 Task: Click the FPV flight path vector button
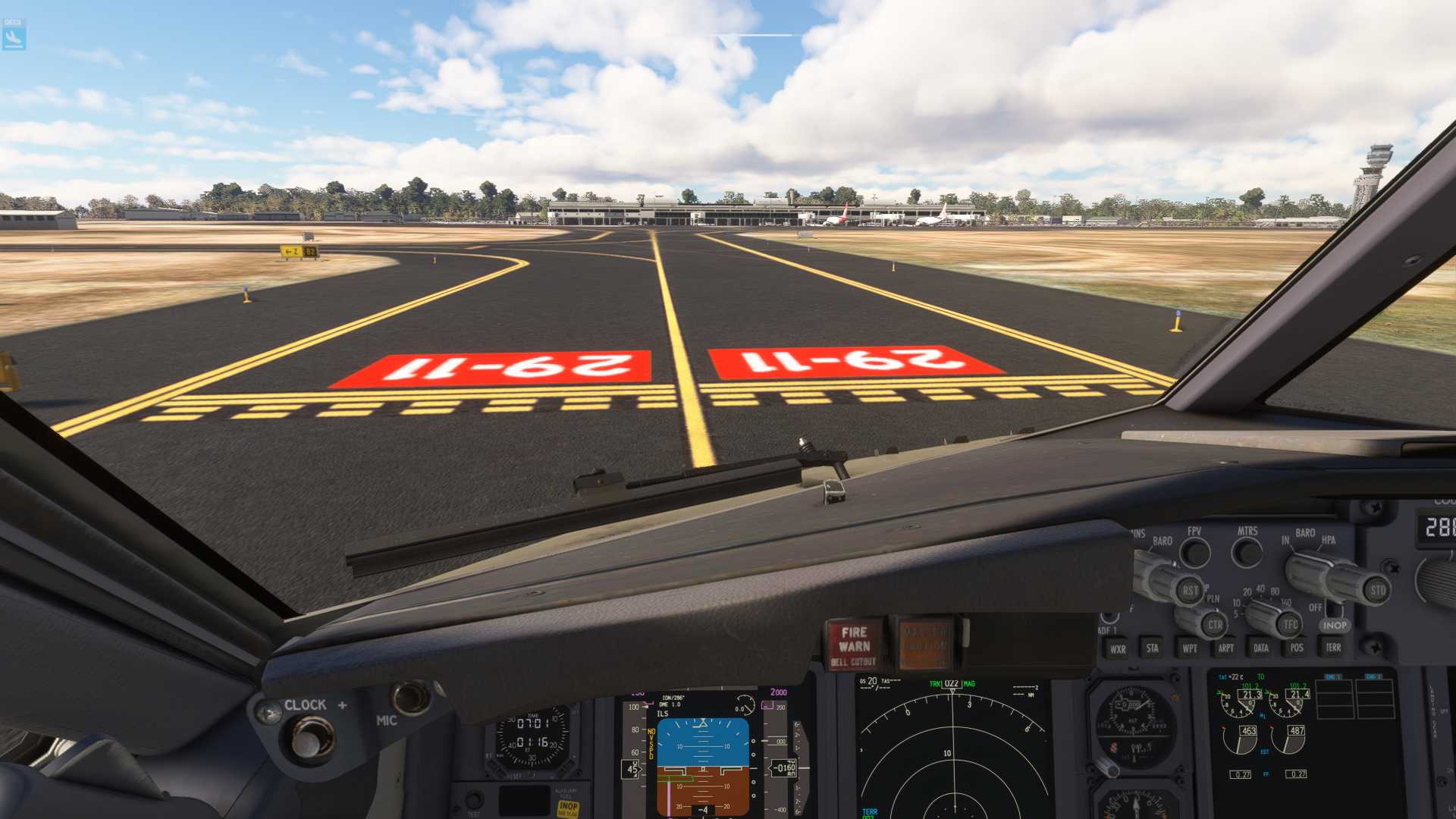(1195, 554)
